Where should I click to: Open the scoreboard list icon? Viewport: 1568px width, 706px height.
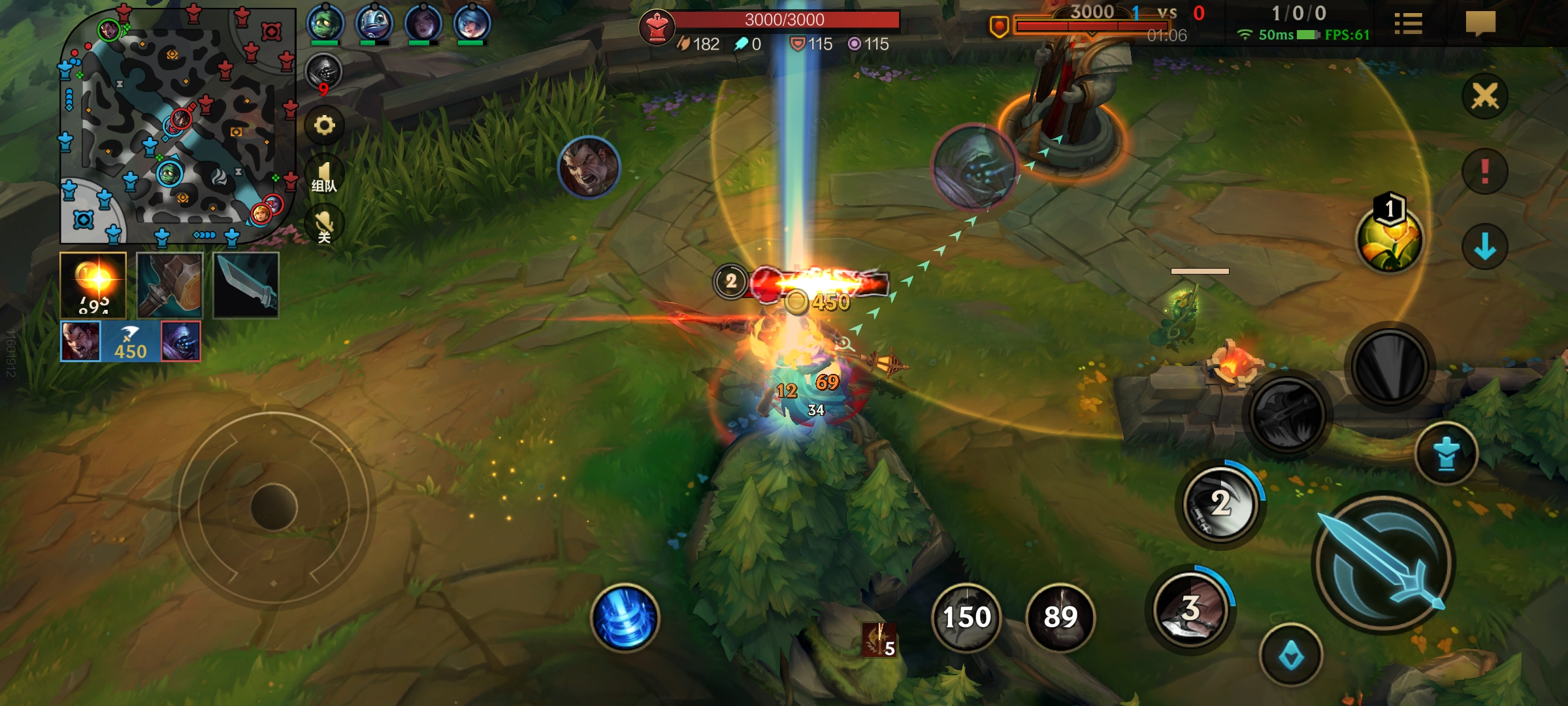coord(1408,24)
